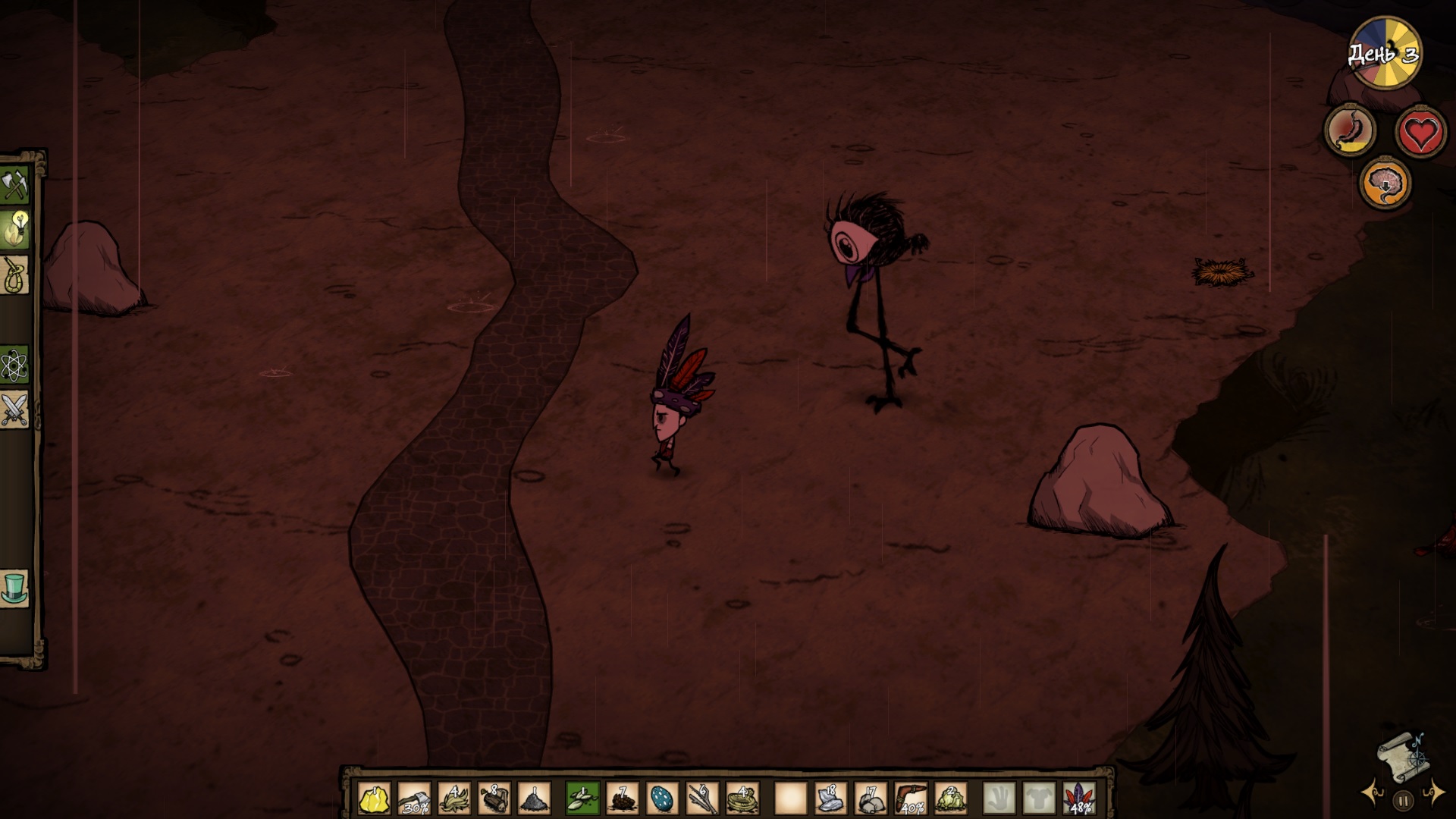Select the logs stack slot
The image size is (1456, 819).
pos(494,799)
